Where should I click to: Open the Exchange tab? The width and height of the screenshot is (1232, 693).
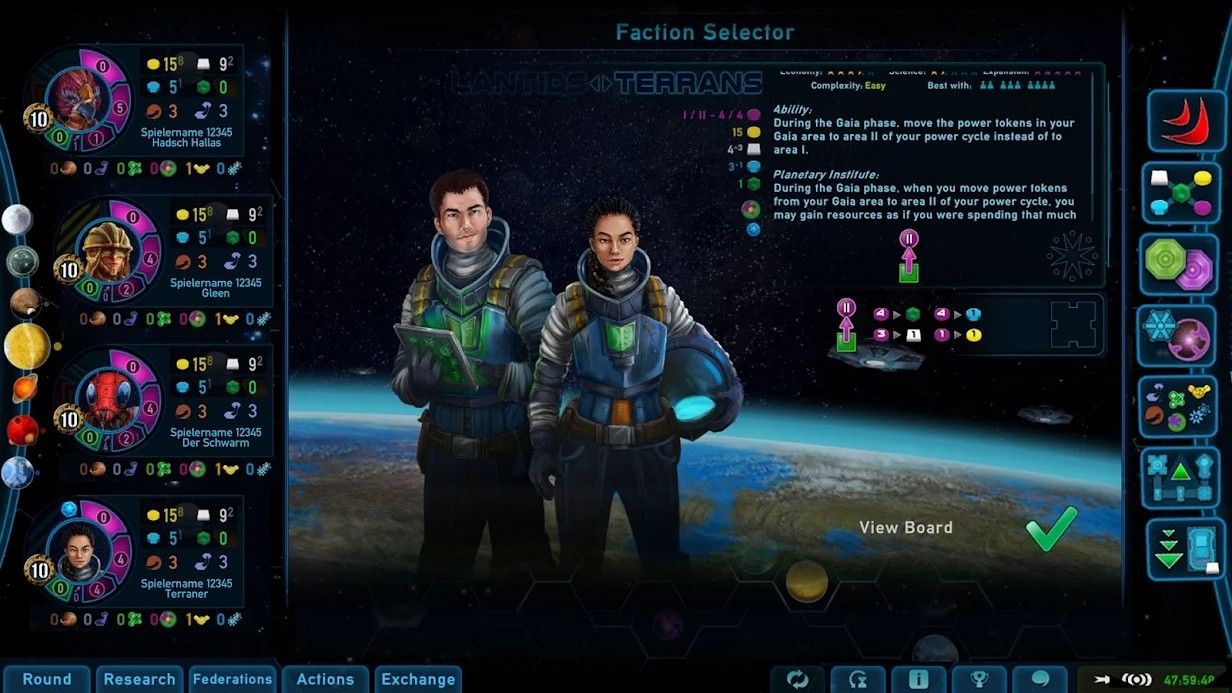click(x=418, y=679)
